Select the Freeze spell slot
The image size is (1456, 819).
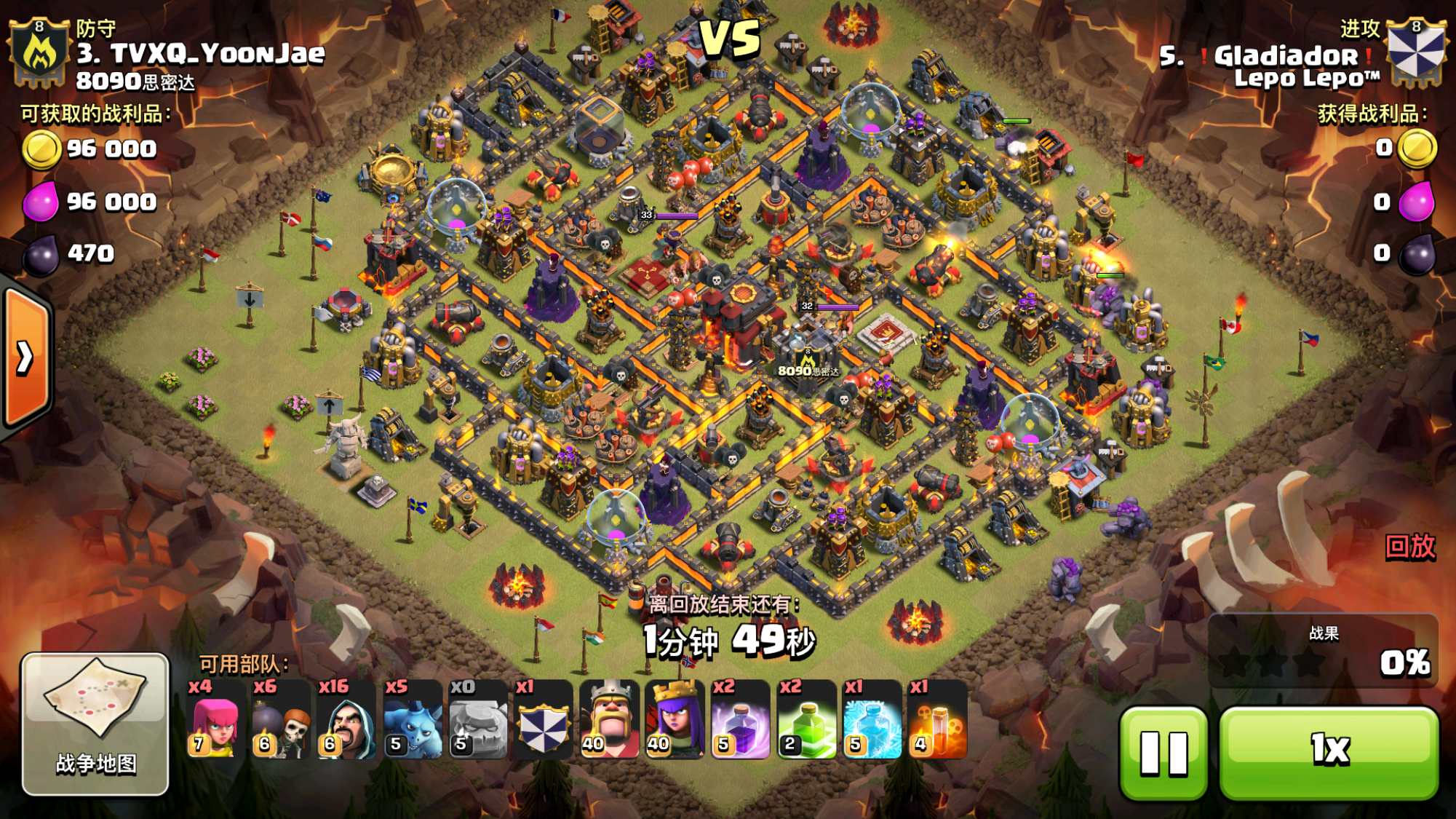pos(872,721)
